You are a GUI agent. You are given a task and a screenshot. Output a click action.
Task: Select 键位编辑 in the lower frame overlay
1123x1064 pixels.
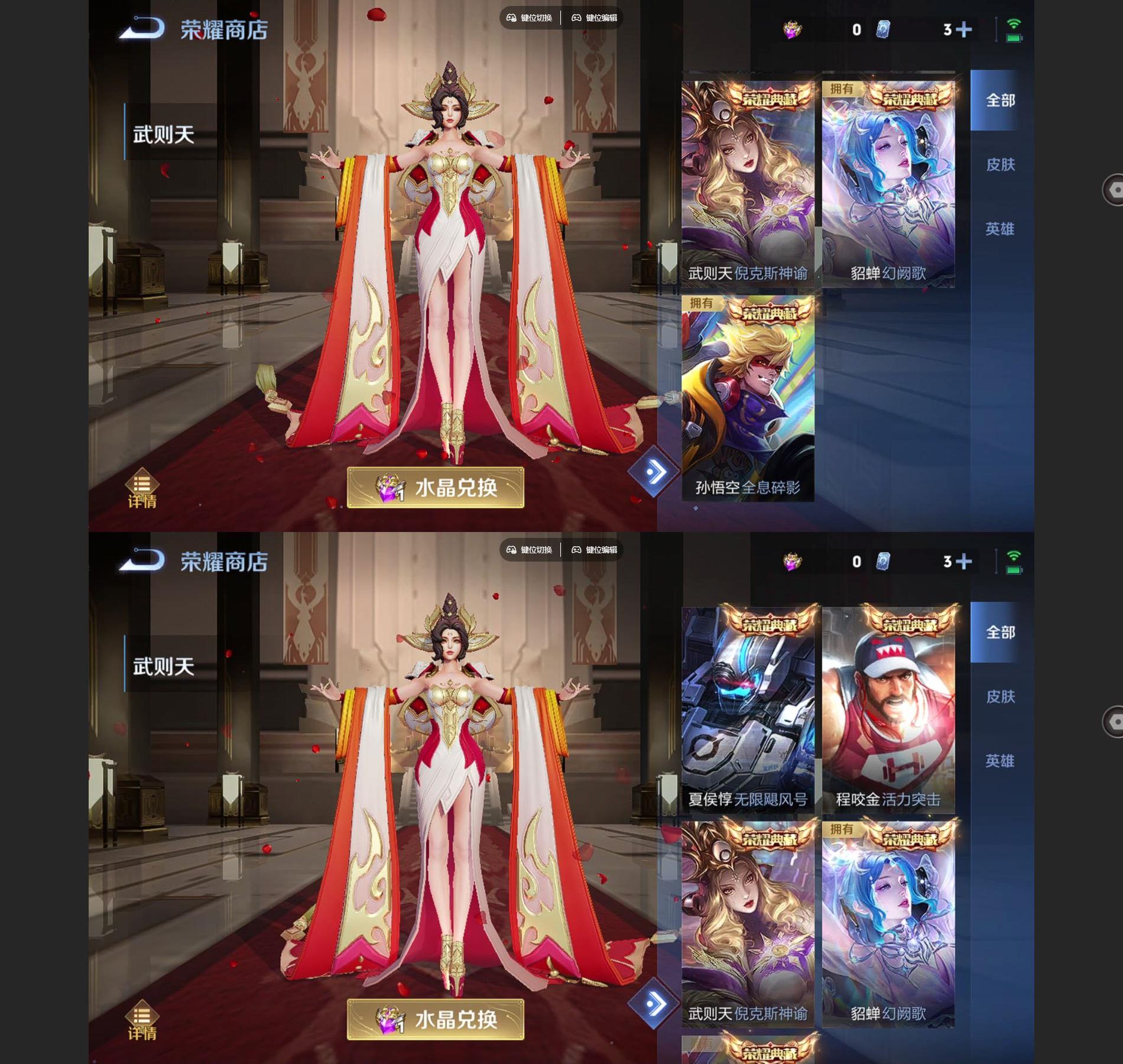point(595,550)
